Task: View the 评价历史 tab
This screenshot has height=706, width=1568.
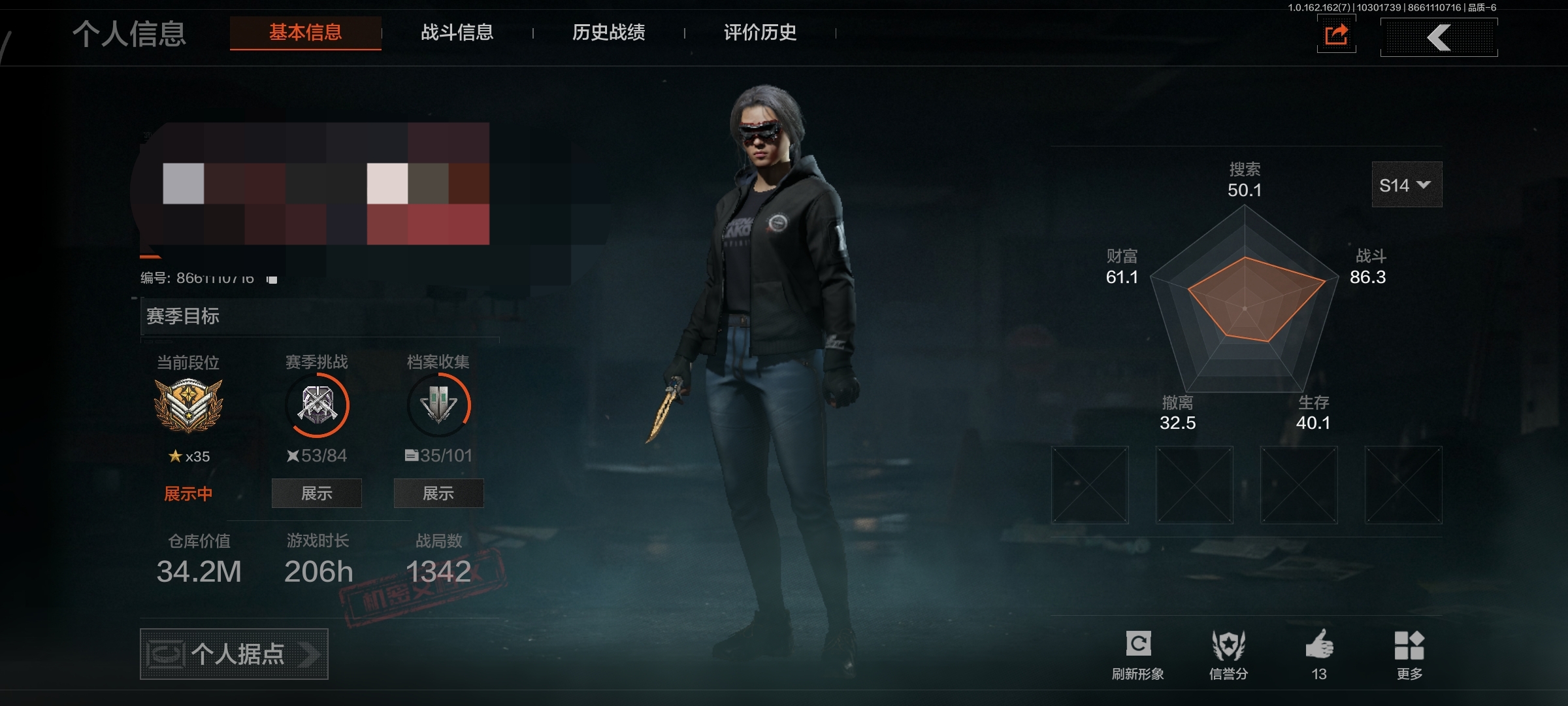Action: point(760,33)
